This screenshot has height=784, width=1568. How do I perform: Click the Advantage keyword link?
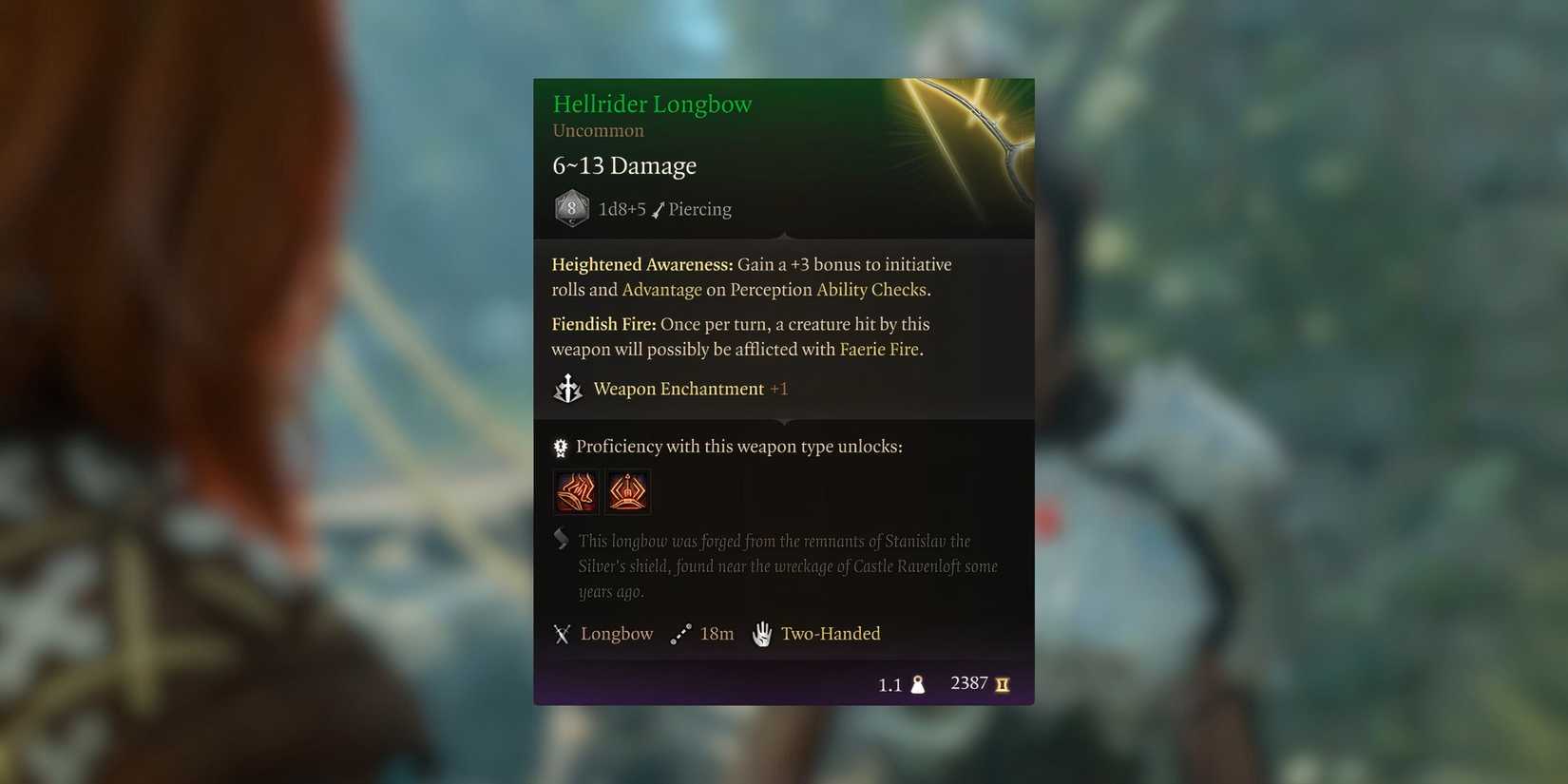pyautogui.click(x=662, y=290)
